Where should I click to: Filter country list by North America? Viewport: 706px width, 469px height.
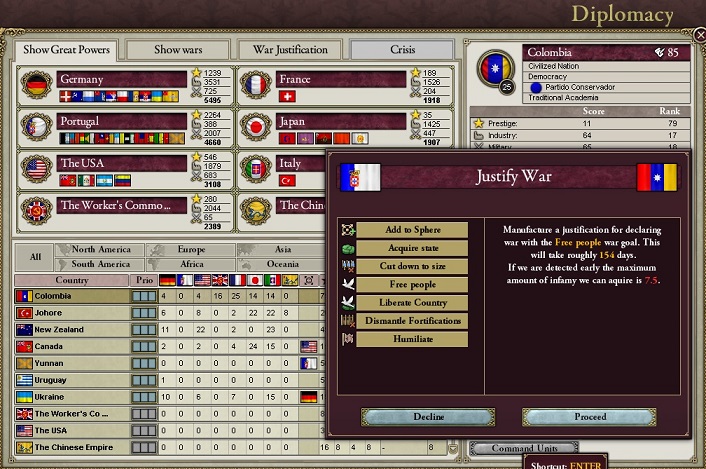pos(100,250)
